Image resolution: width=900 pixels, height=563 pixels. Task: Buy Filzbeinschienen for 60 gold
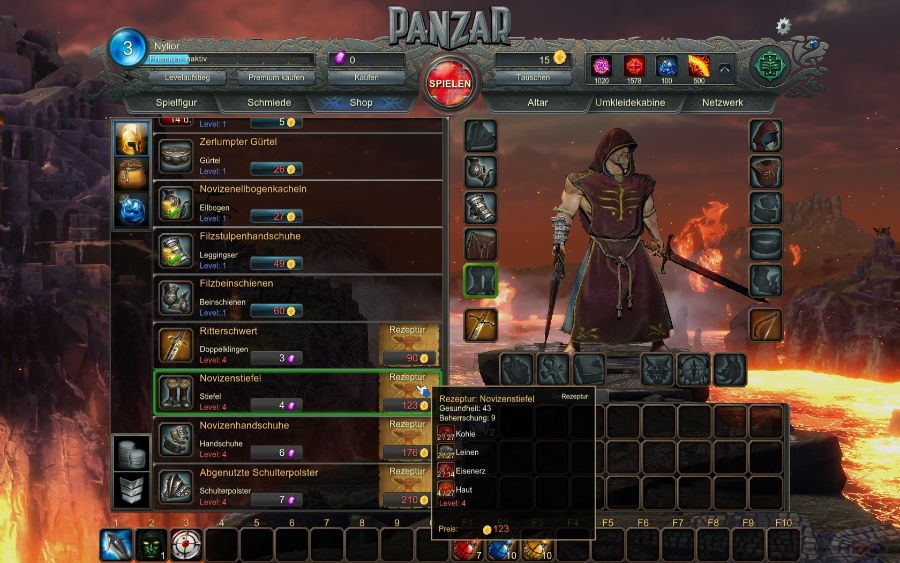pyautogui.click(x=275, y=310)
